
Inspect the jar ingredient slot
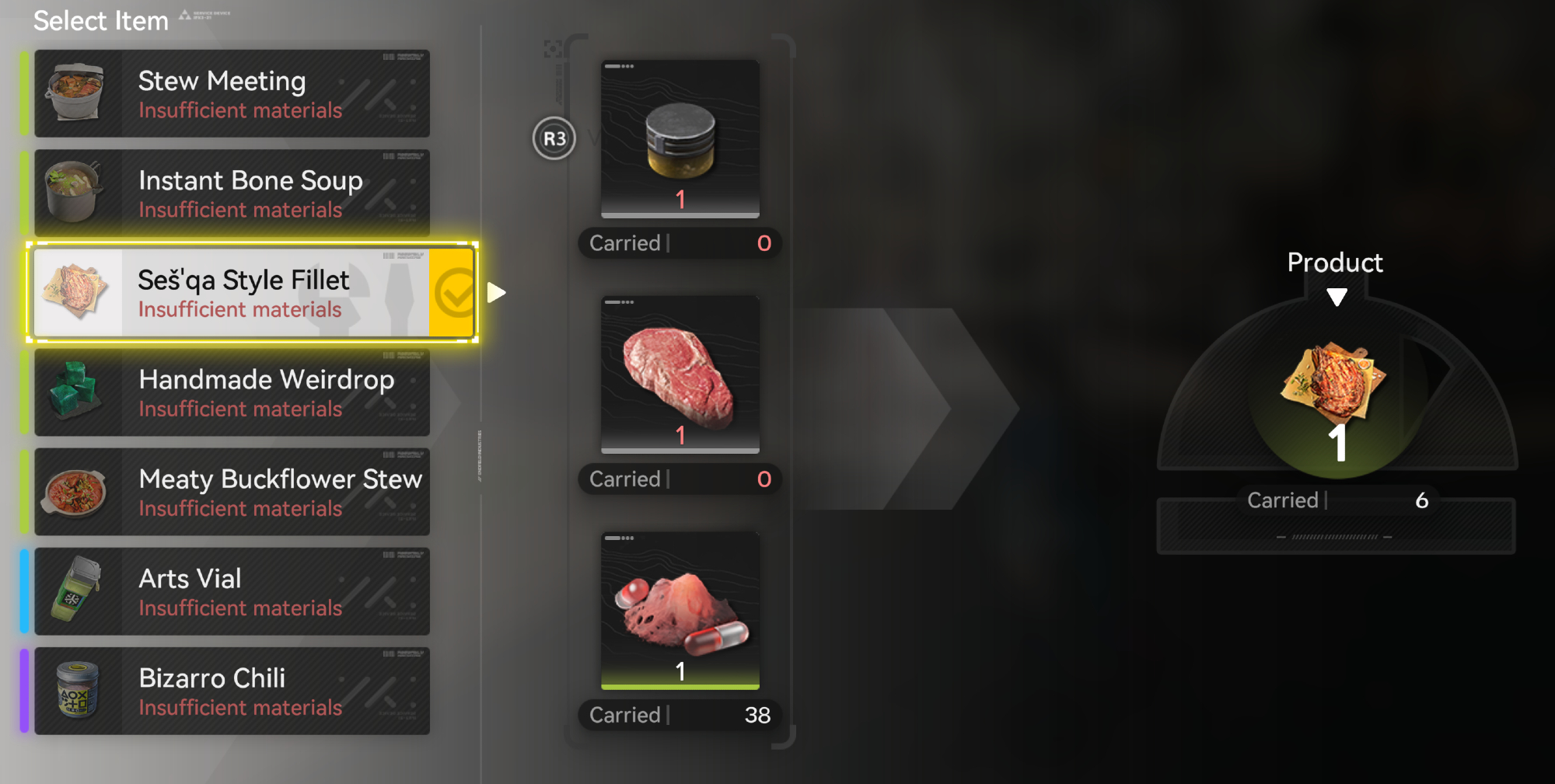[680, 138]
